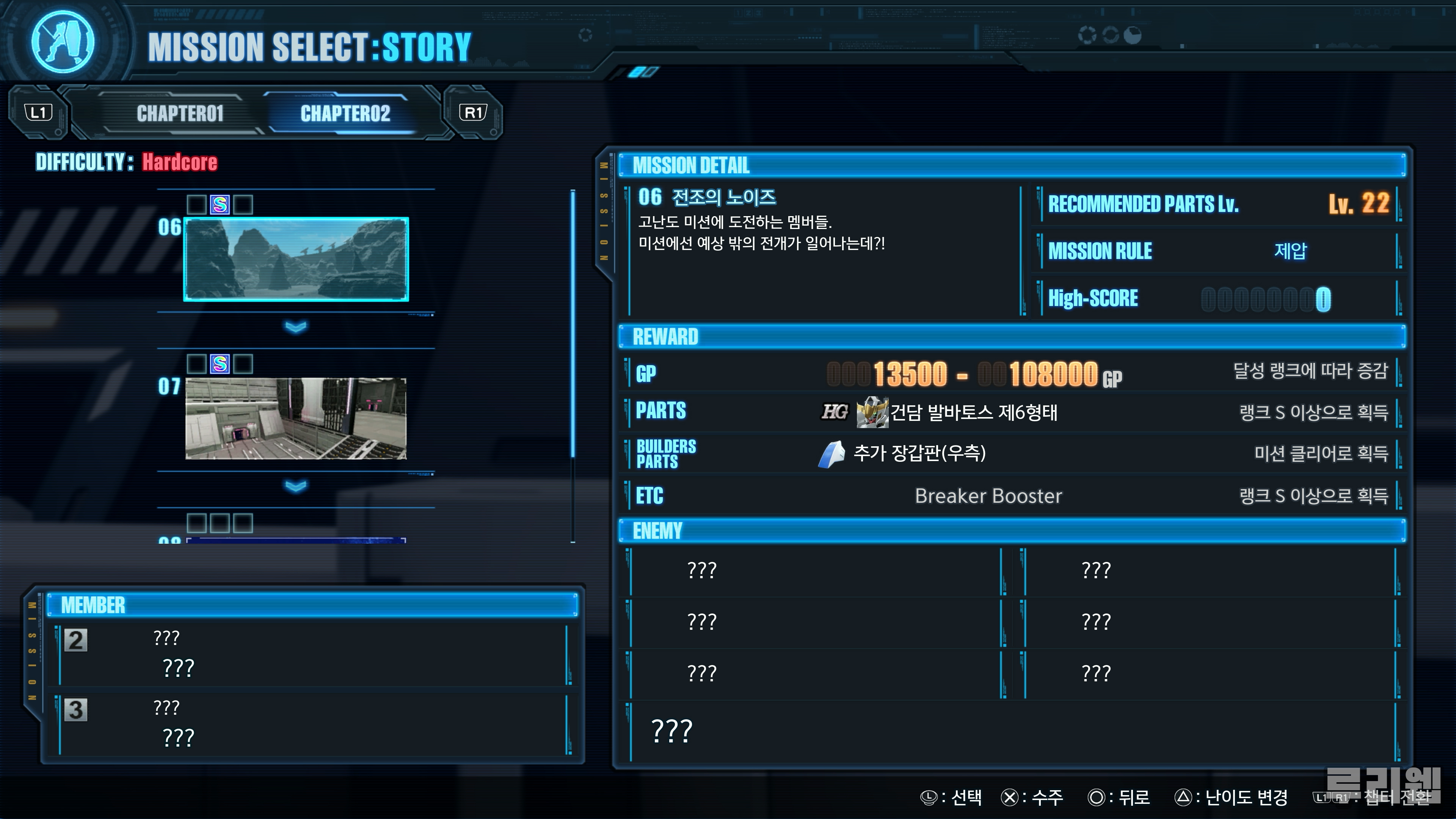Screen dimensions: 1456x819
Task: Choose mission 06 canyon thumbnail
Action: [296, 259]
